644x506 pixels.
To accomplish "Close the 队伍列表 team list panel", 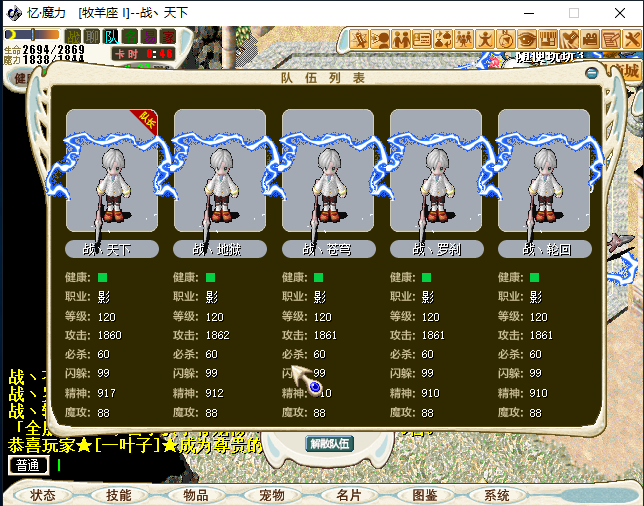I will (591, 74).
